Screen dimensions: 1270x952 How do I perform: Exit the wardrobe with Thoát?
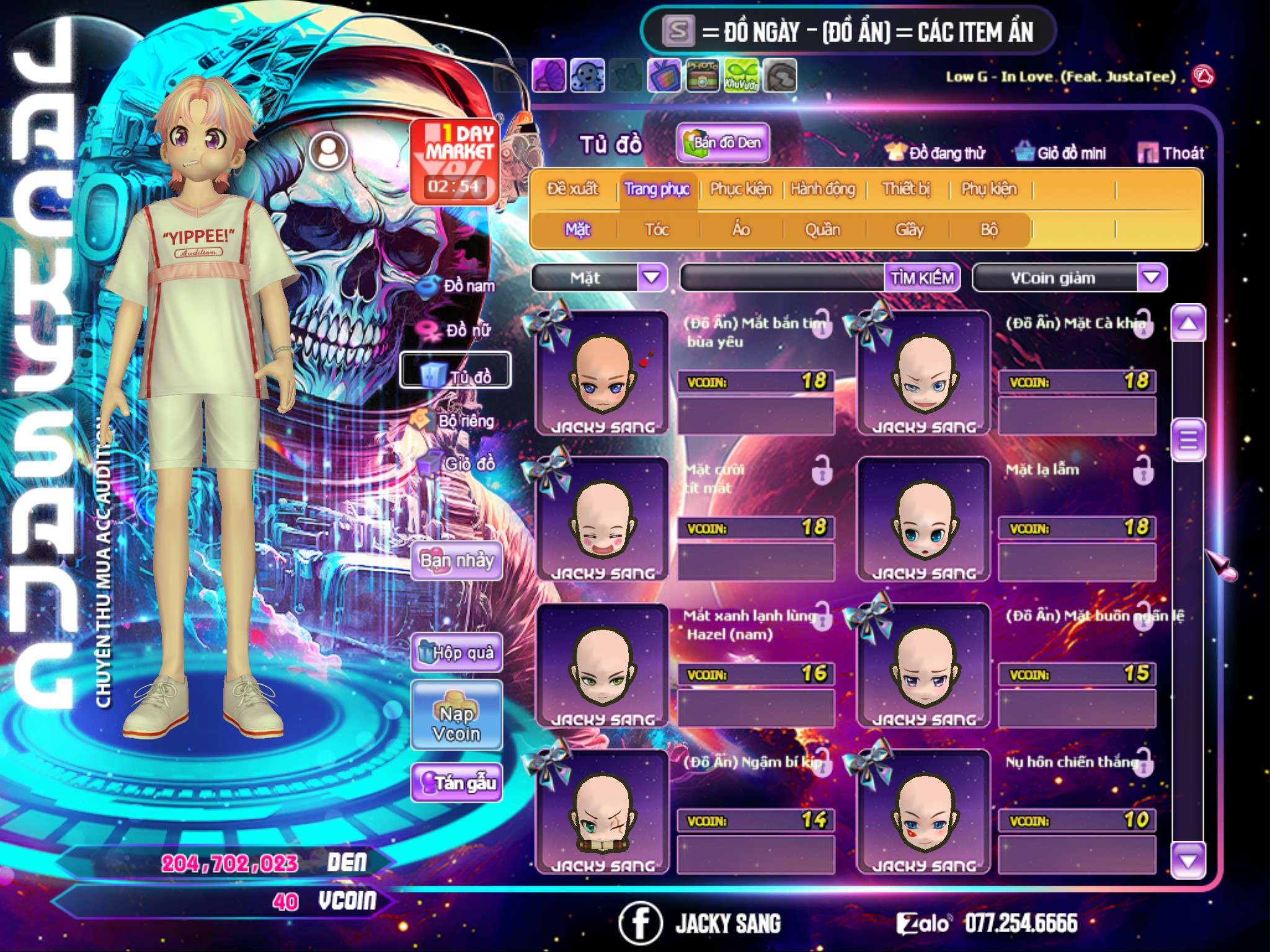point(1171,153)
